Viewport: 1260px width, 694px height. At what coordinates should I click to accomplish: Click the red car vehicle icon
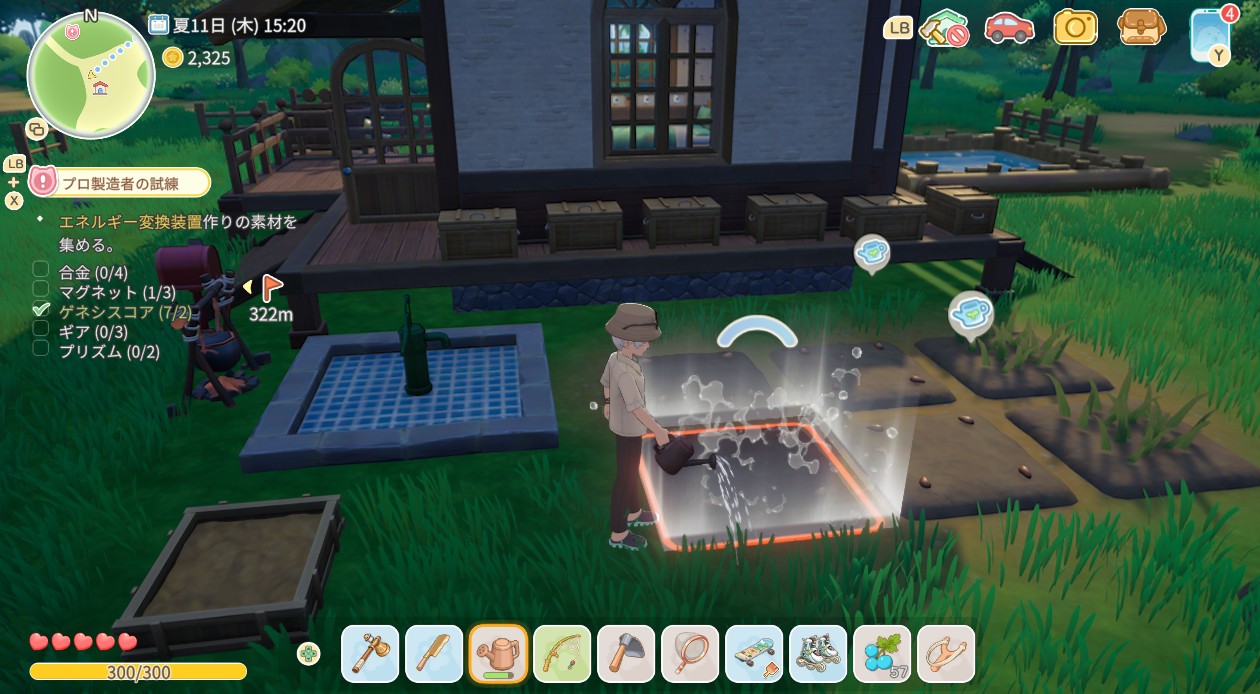pos(1008,28)
